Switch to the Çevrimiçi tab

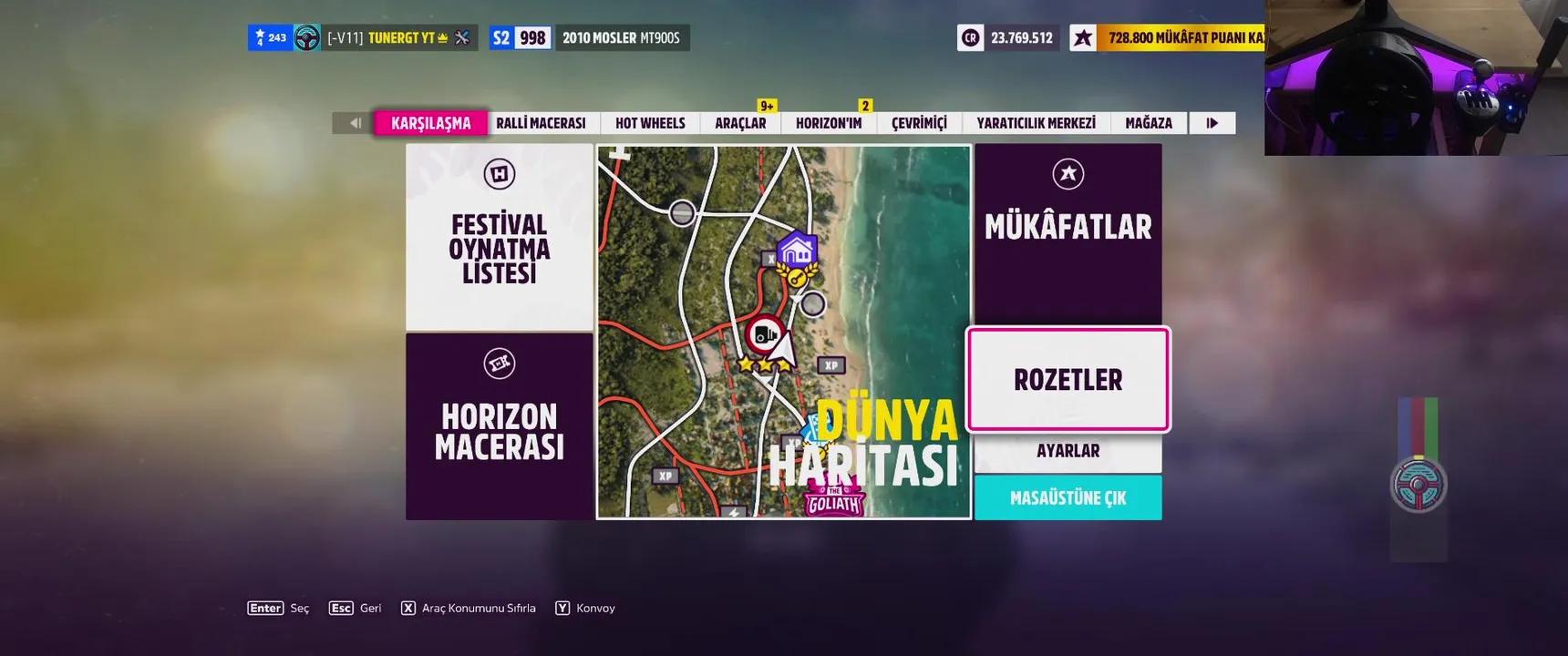point(919,123)
